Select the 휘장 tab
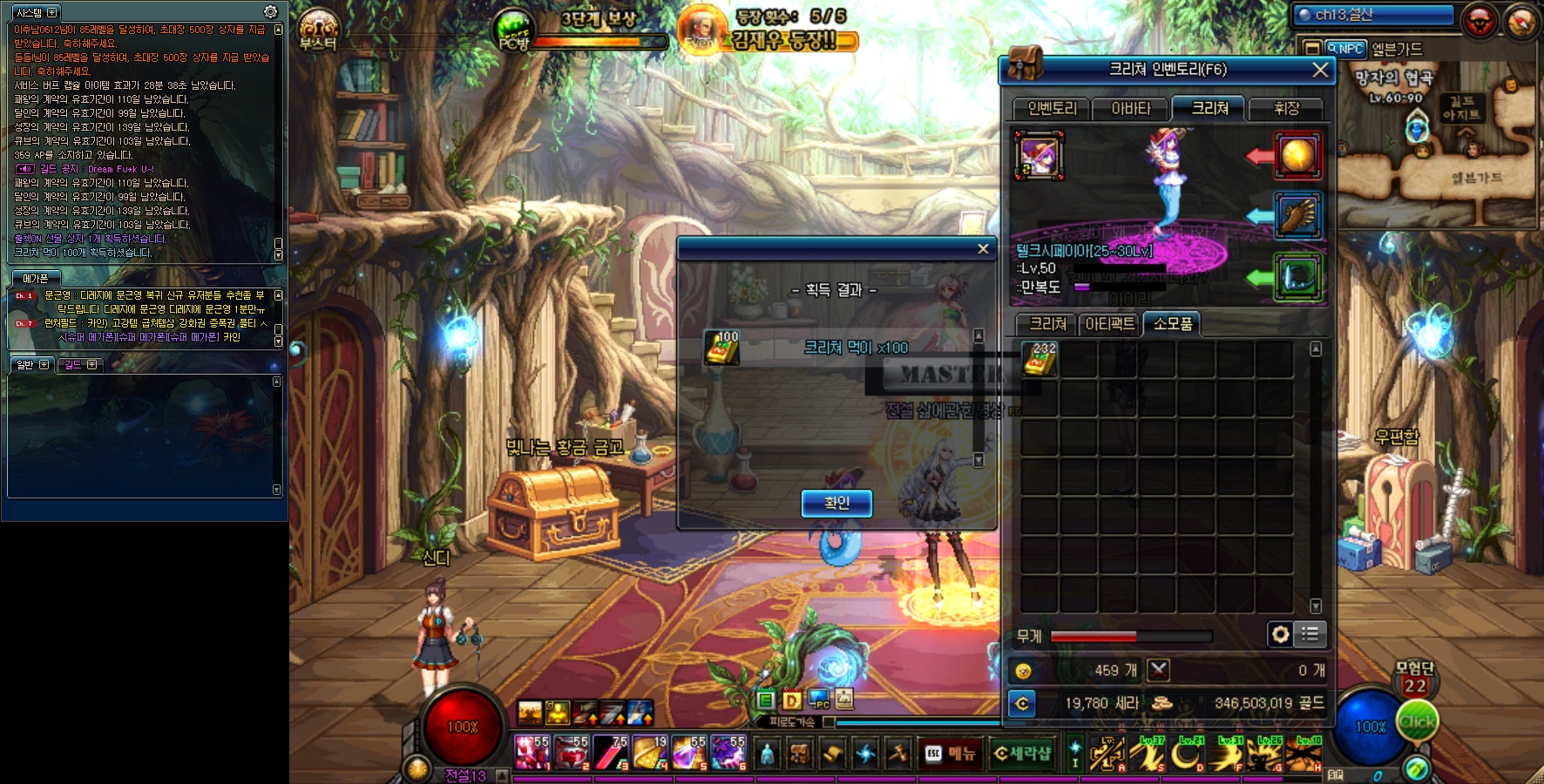 pos(1286,109)
